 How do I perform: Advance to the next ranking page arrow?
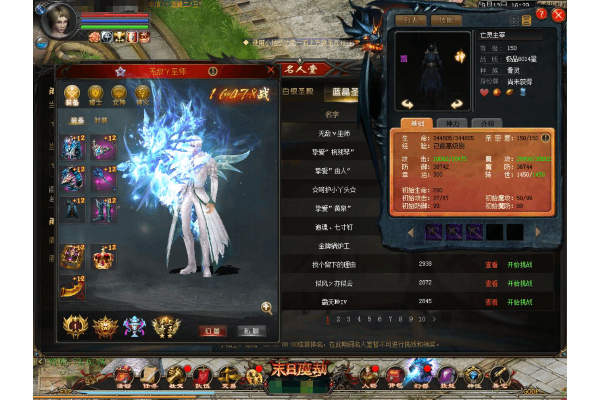click(433, 318)
